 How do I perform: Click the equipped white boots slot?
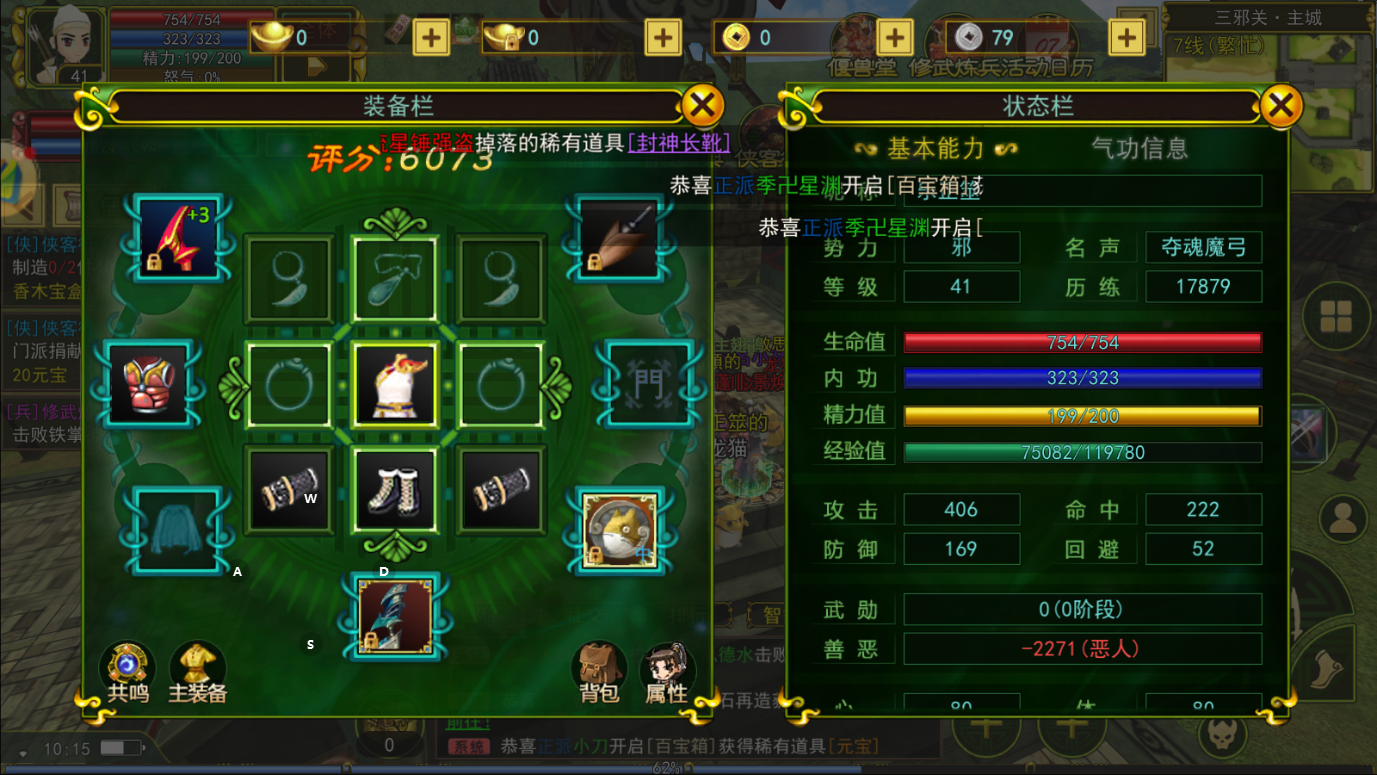click(x=394, y=489)
